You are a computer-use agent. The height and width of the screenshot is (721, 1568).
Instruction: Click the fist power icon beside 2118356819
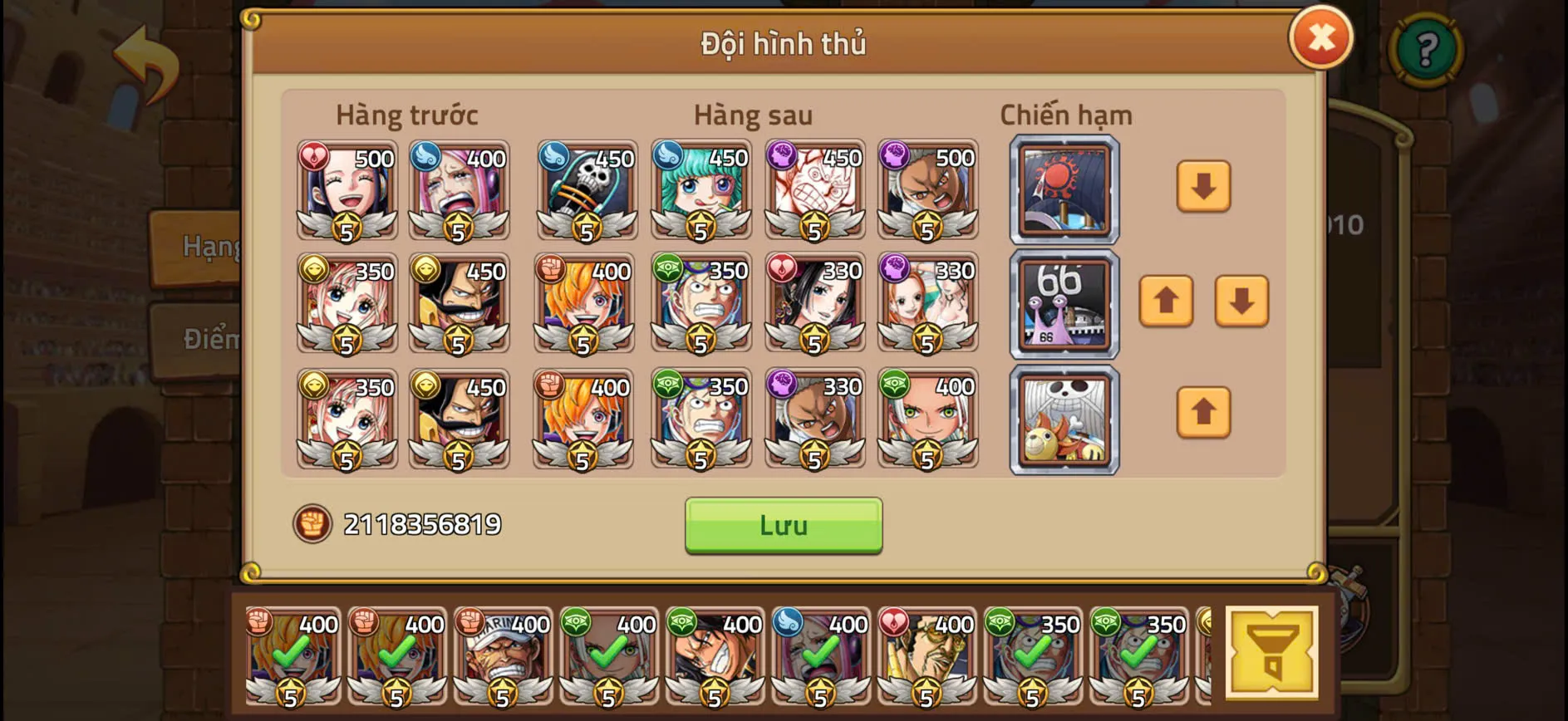point(312,524)
